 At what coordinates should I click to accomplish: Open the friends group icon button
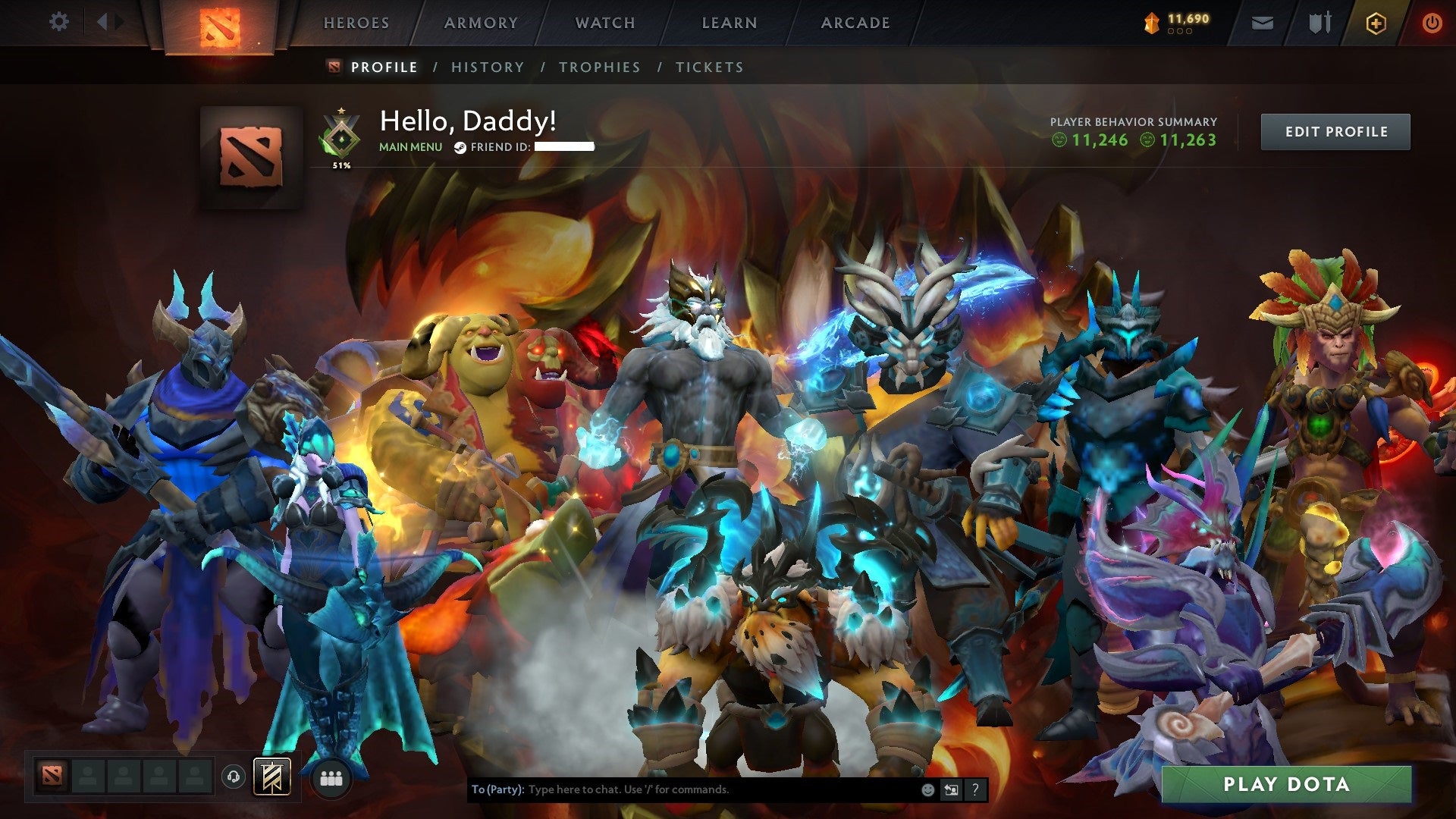pyautogui.click(x=331, y=779)
